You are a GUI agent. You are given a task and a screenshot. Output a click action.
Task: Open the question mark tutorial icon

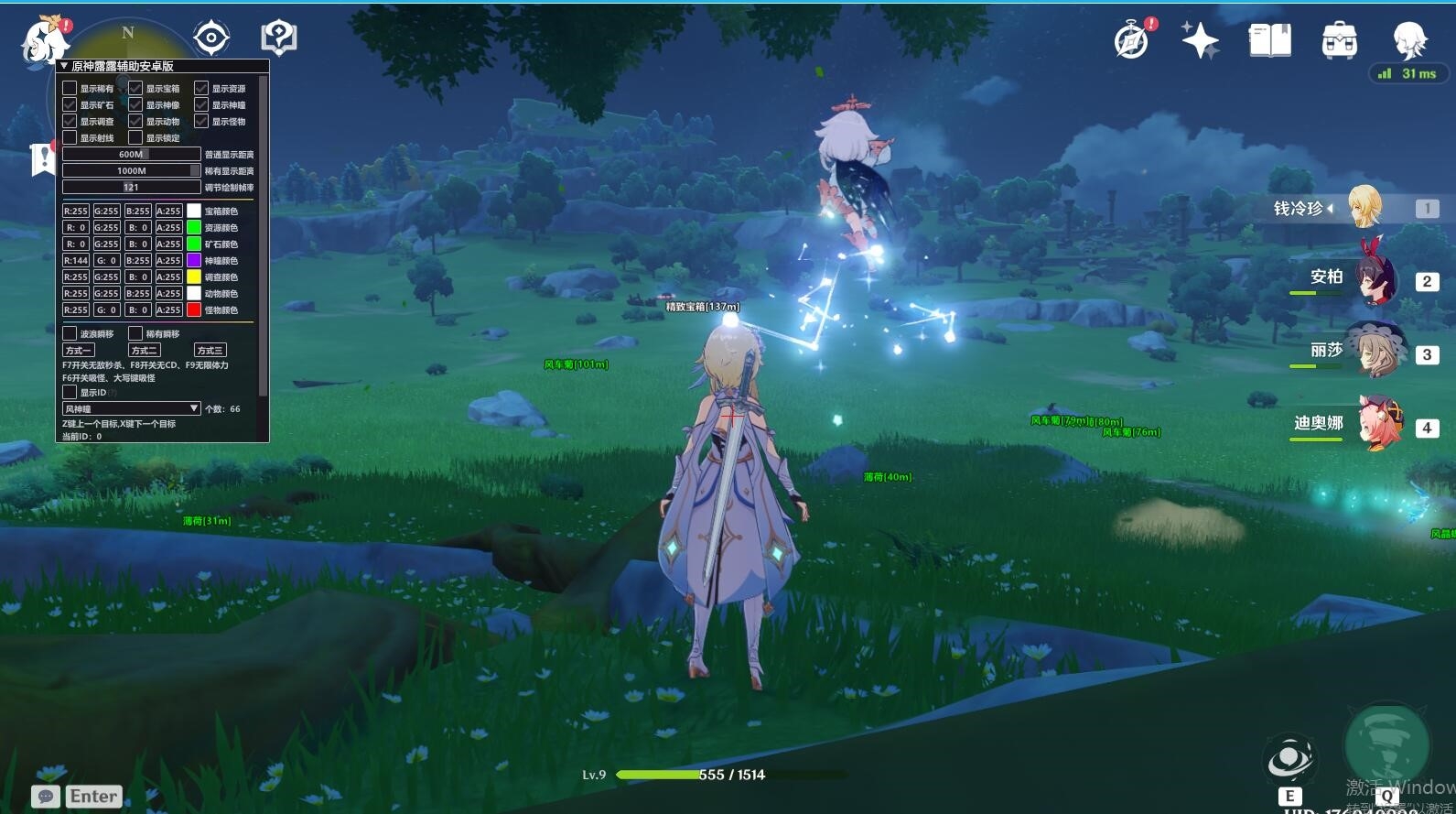[279, 38]
